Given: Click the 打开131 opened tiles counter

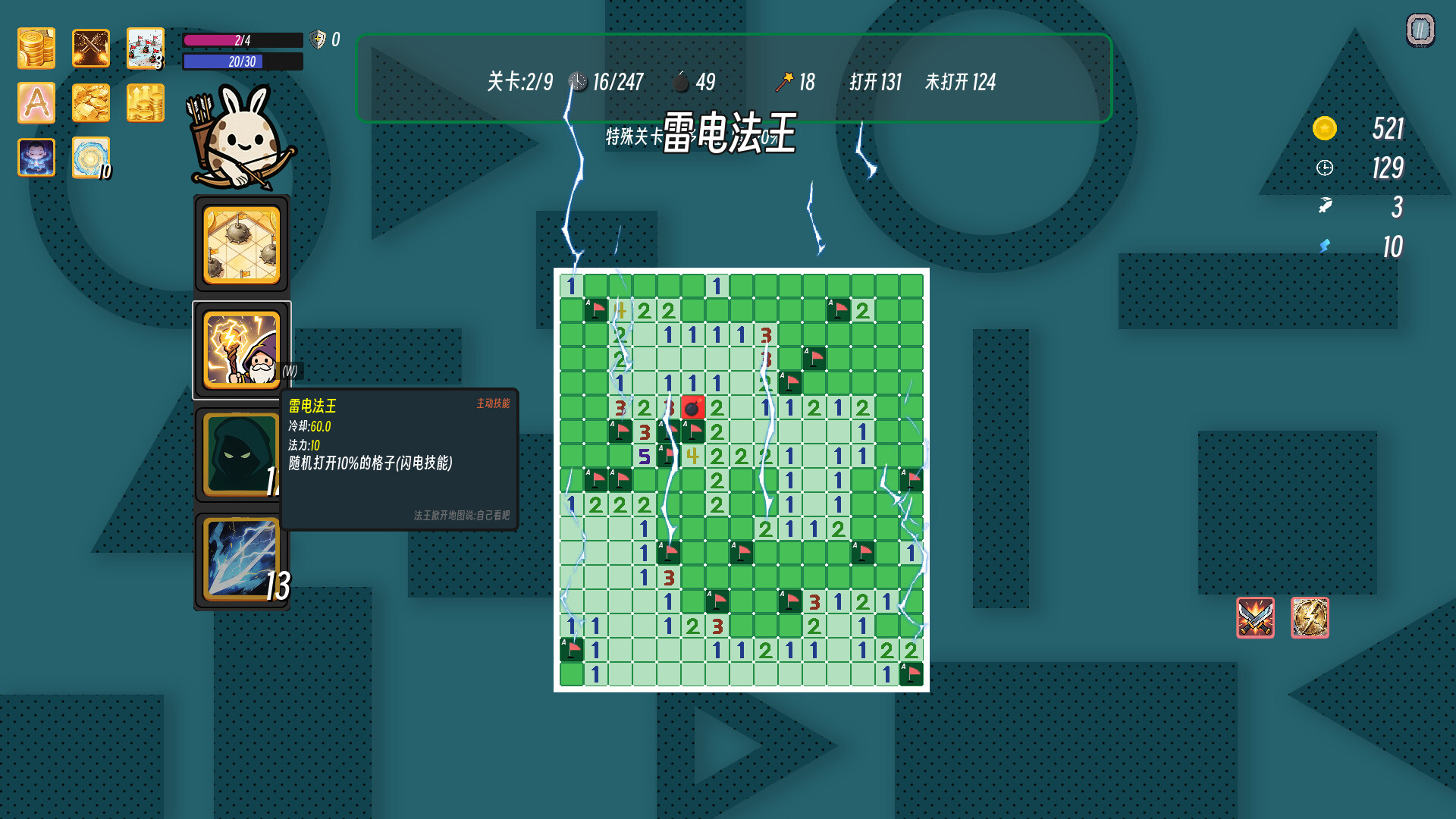Looking at the screenshot, I should coord(876,83).
